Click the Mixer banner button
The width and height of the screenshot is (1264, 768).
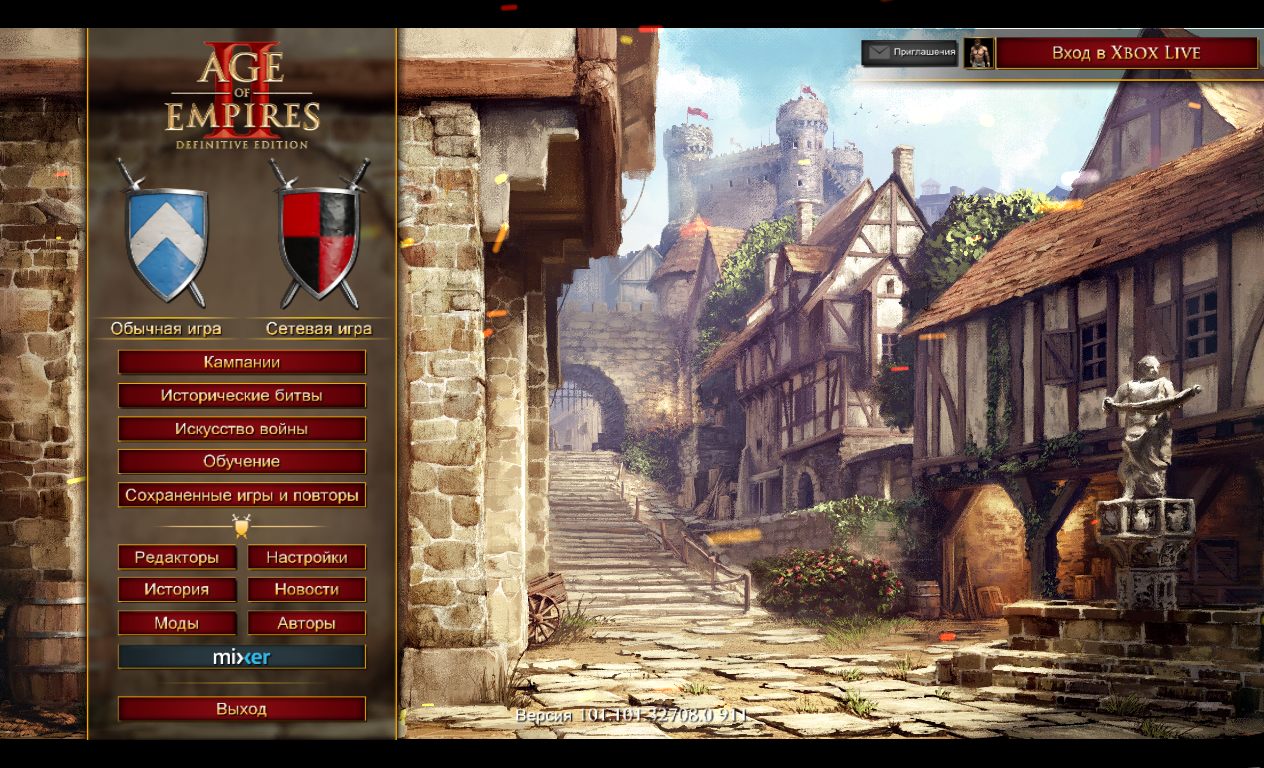click(242, 657)
